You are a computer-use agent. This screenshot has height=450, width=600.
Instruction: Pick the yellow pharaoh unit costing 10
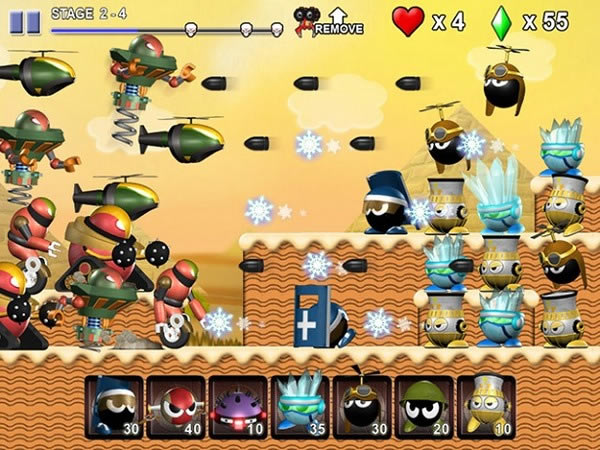pyautogui.click(x=486, y=406)
